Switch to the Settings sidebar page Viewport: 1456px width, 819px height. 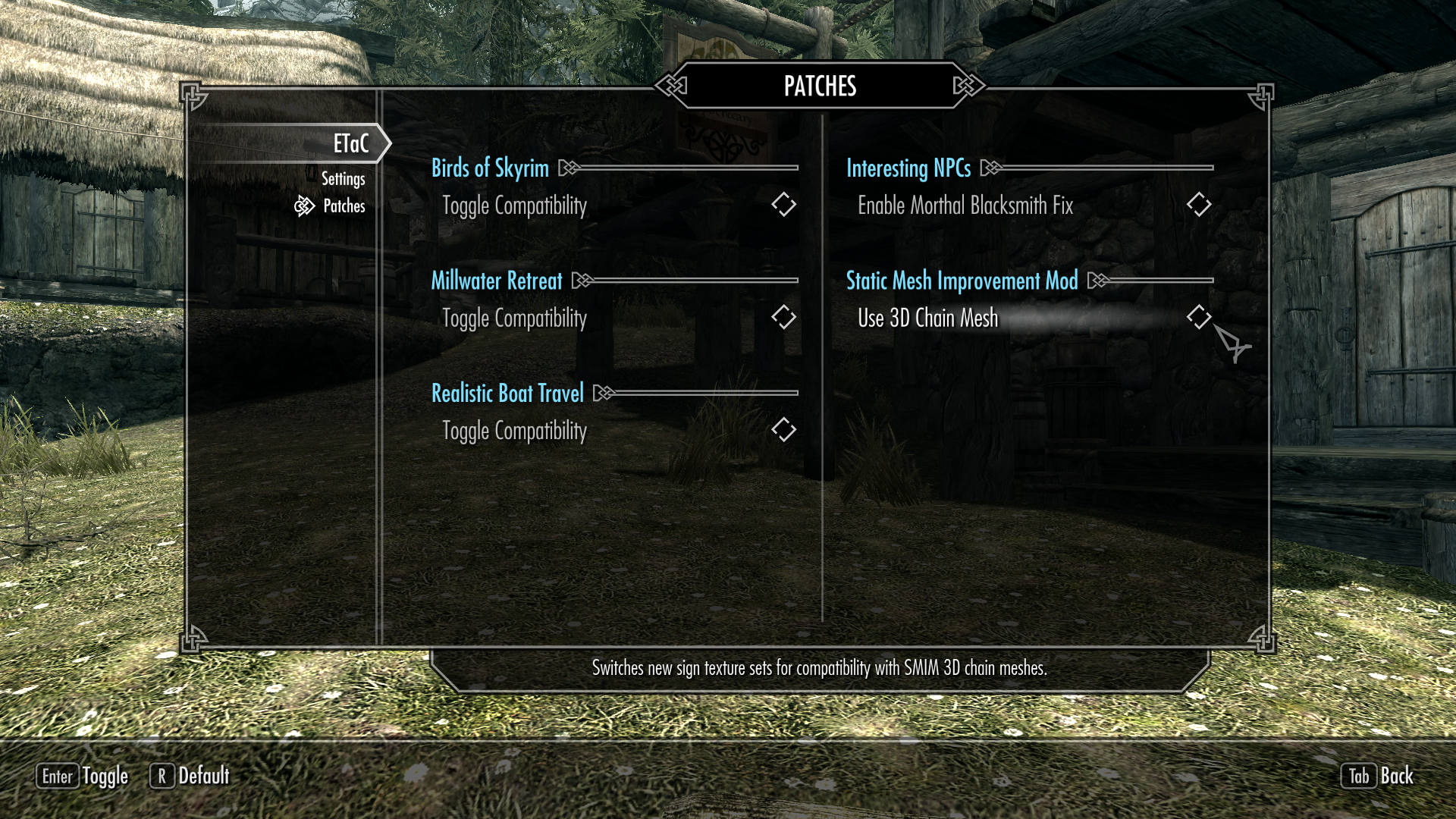point(344,178)
